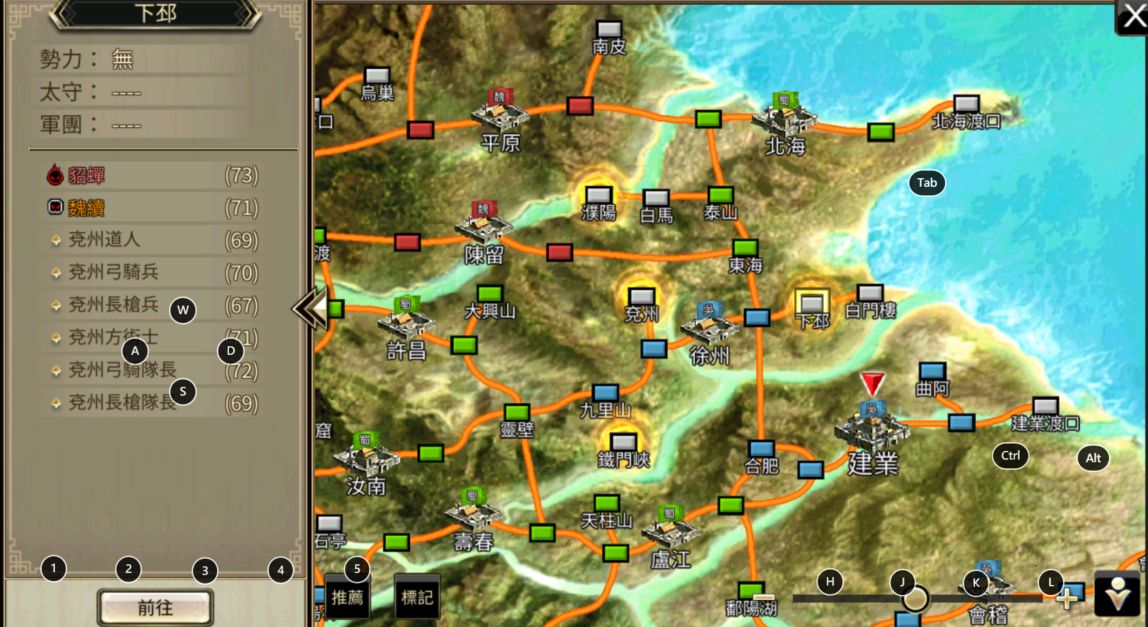Viewport: 1148px width, 627px height.
Task: Open the 推薦 recommendation button
Action: pyautogui.click(x=347, y=597)
